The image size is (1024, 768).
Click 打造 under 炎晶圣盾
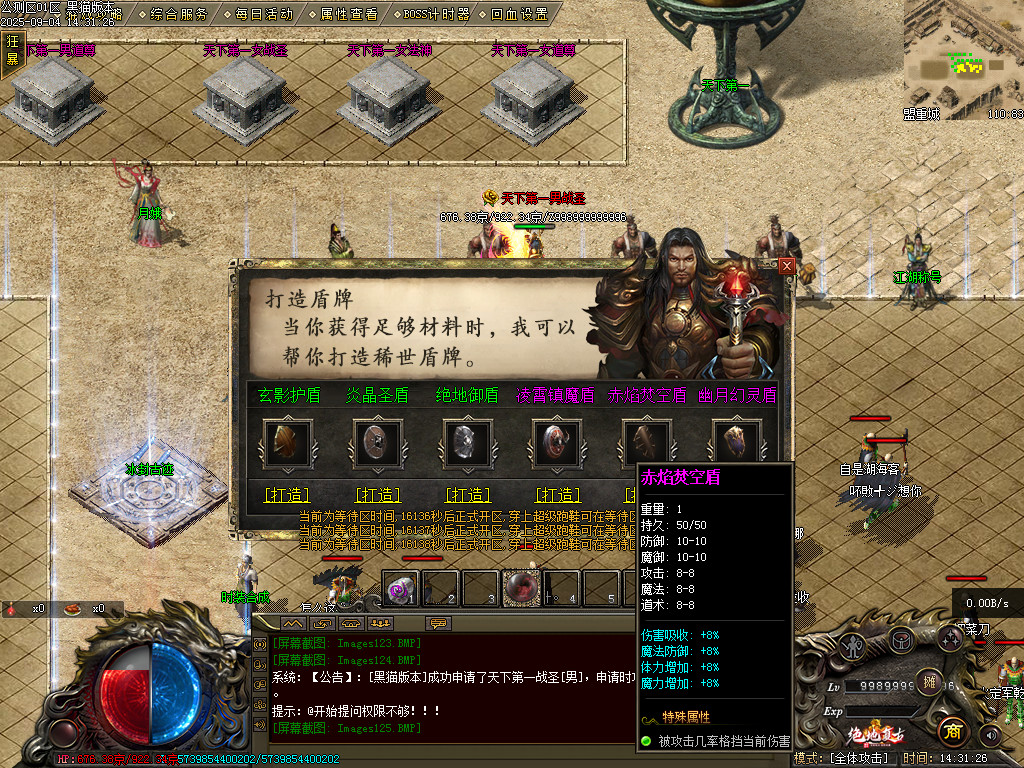378,495
